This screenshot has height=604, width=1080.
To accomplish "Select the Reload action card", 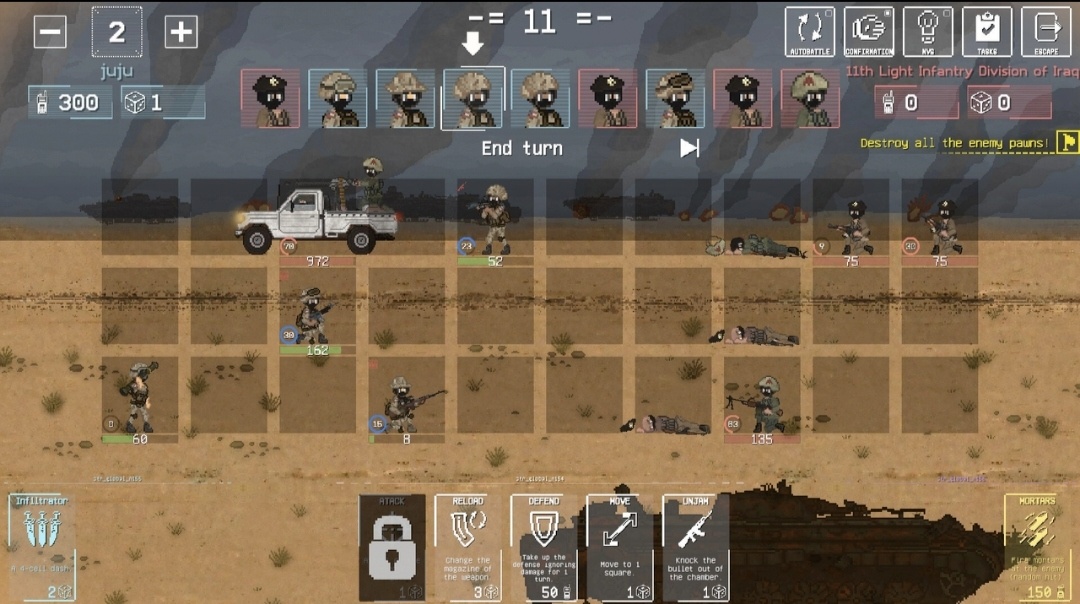I will pyautogui.click(x=468, y=547).
